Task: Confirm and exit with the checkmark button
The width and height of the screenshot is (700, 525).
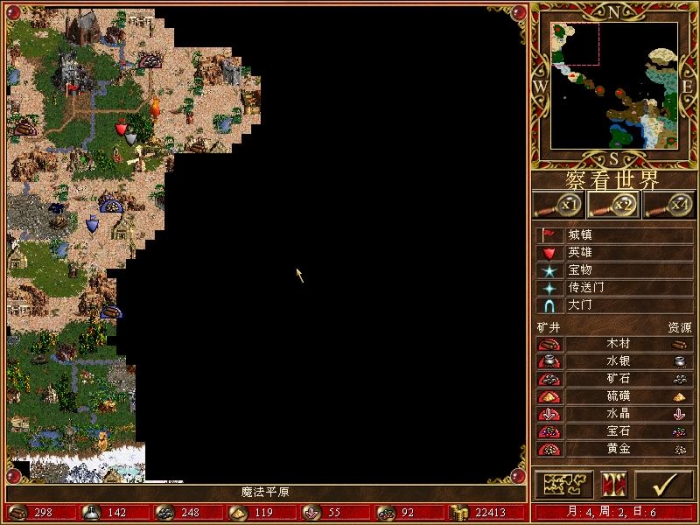Action: click(x=664, y=485)
